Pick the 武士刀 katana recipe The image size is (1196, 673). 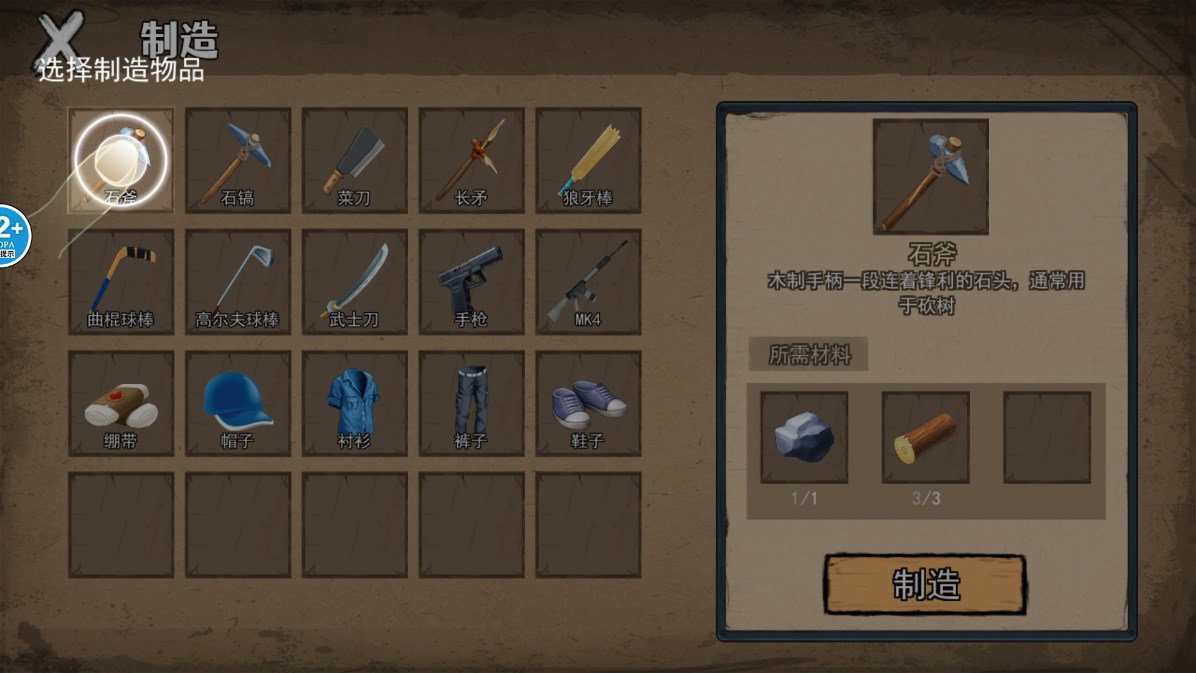[x=355, y=281]
